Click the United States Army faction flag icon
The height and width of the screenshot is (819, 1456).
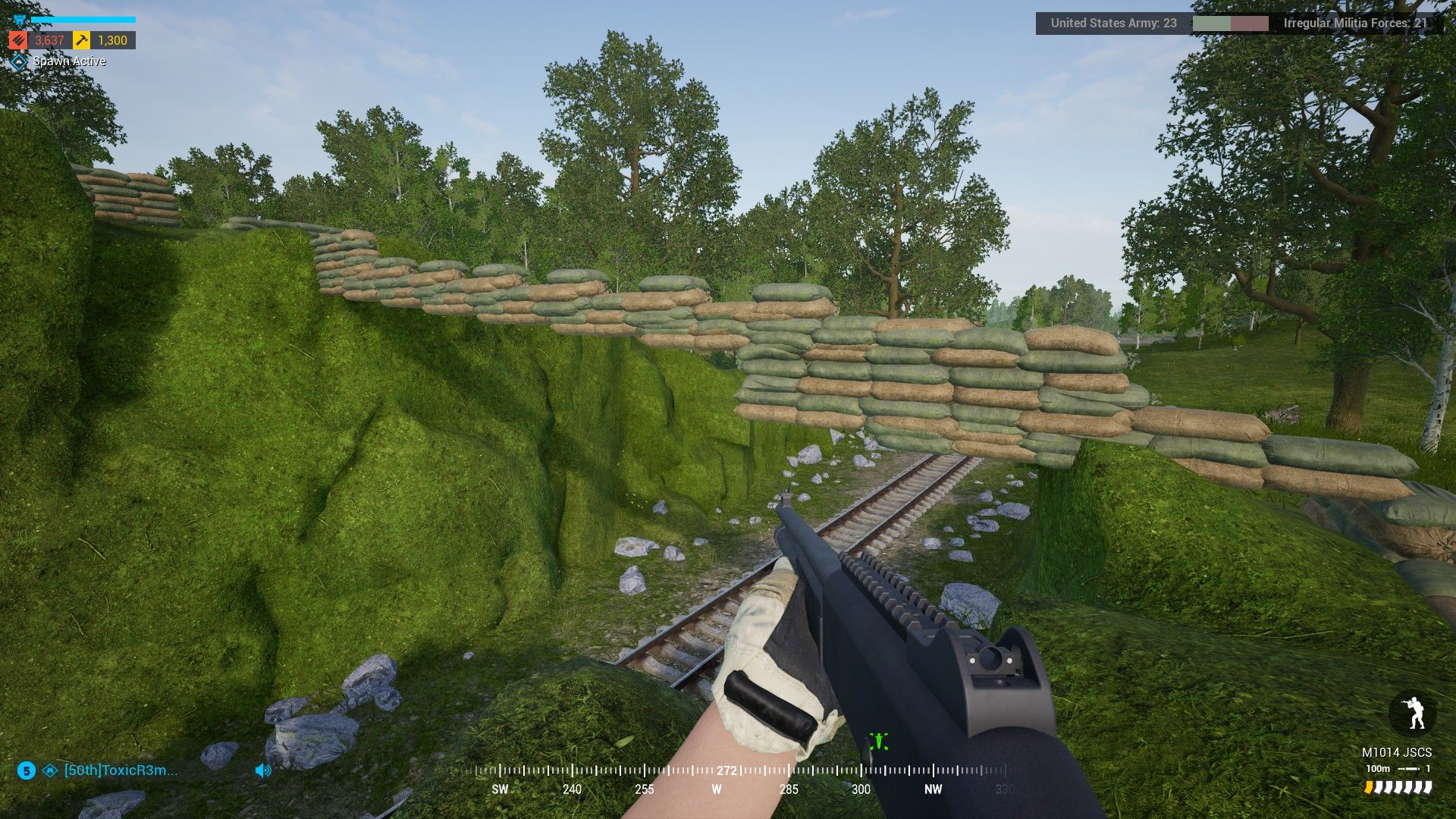pyautogui.click(x=1212, y=24)
